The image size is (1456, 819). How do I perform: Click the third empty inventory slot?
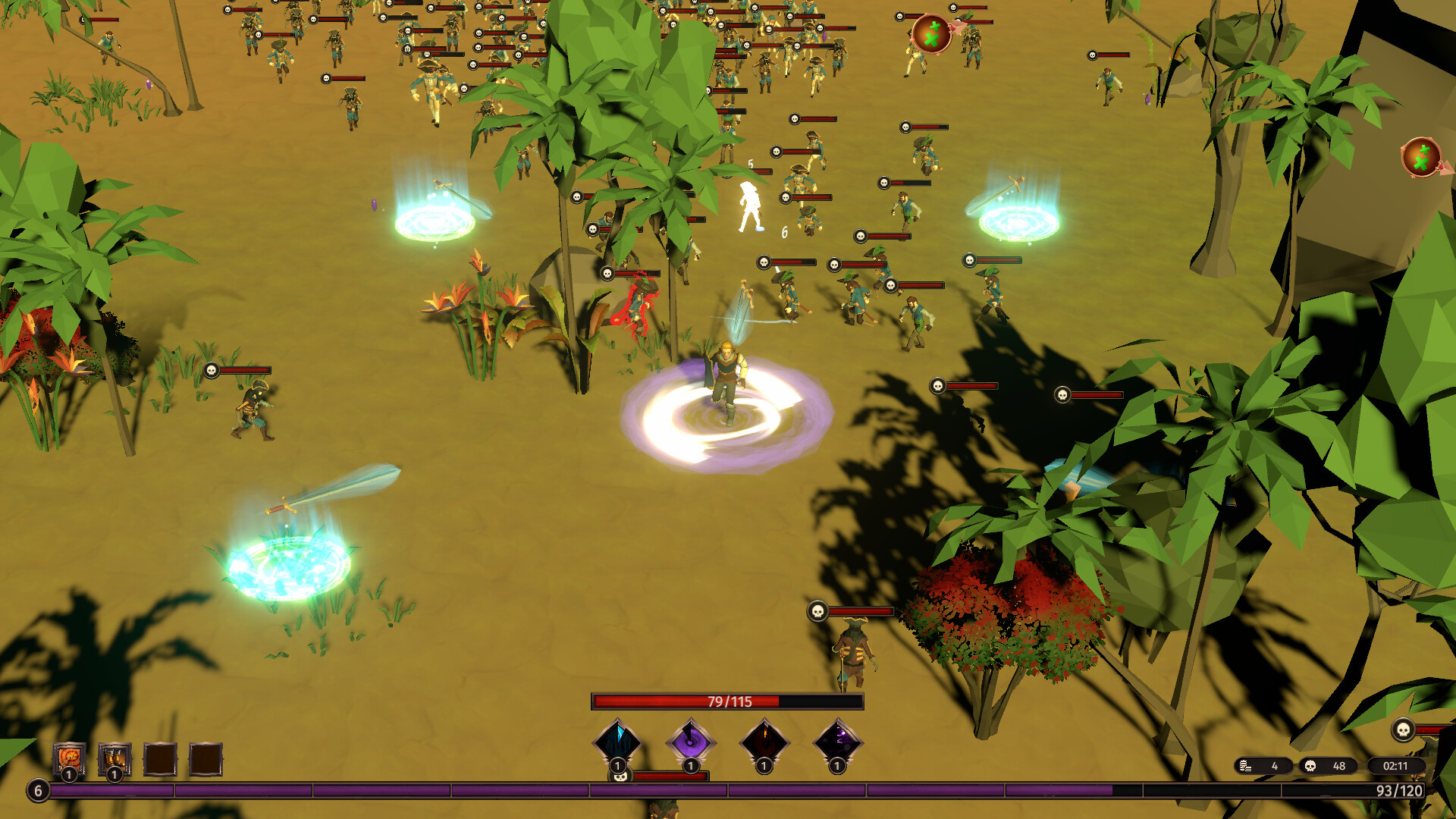tap(160, 758)
